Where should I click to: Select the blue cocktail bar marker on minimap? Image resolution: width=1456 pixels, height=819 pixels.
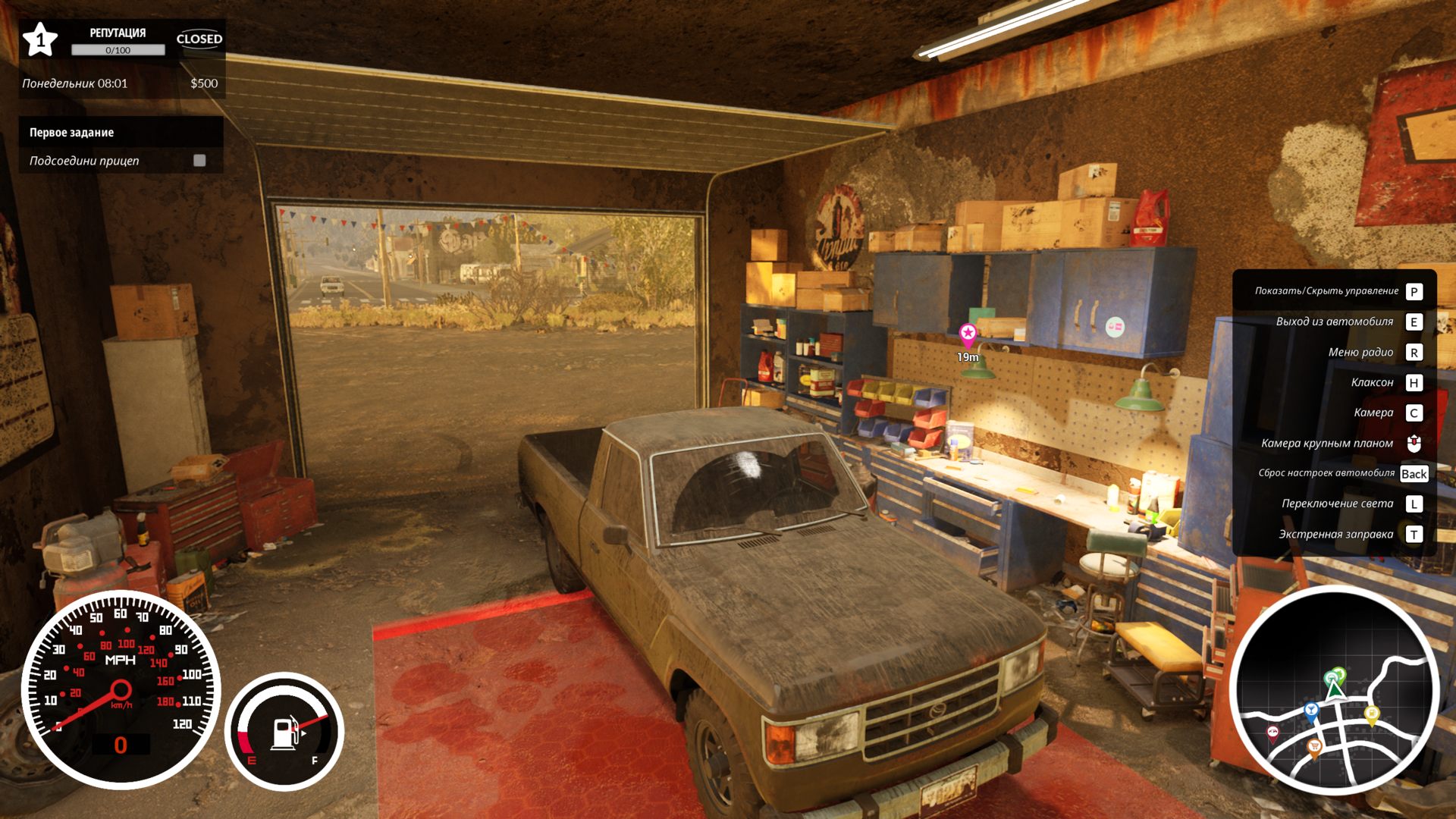[x=1311, y=711]
